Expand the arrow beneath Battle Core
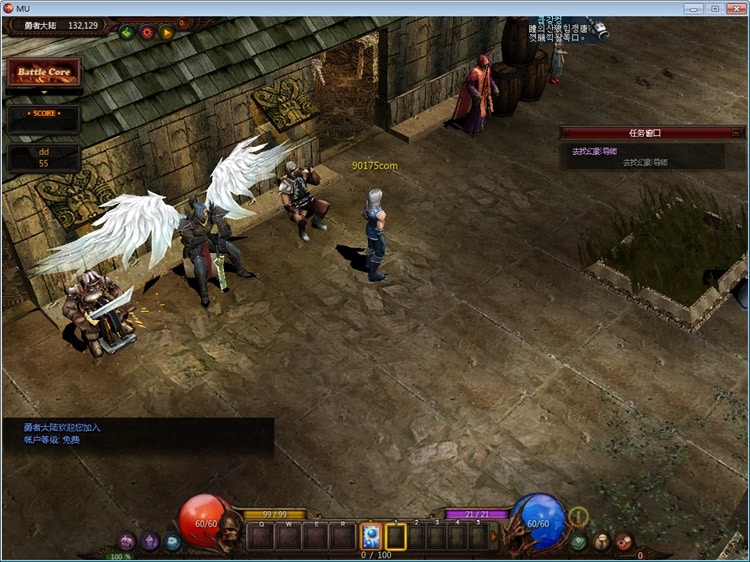This screenshot has height=562, width=750. [43, 93]
